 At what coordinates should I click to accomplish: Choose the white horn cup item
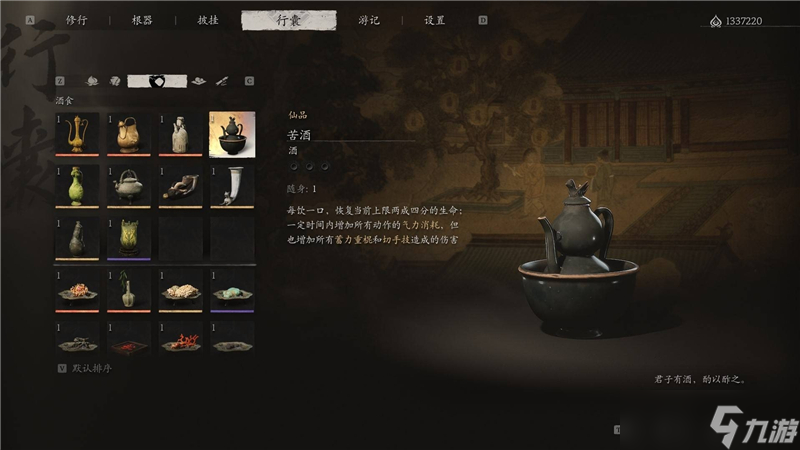231,186
